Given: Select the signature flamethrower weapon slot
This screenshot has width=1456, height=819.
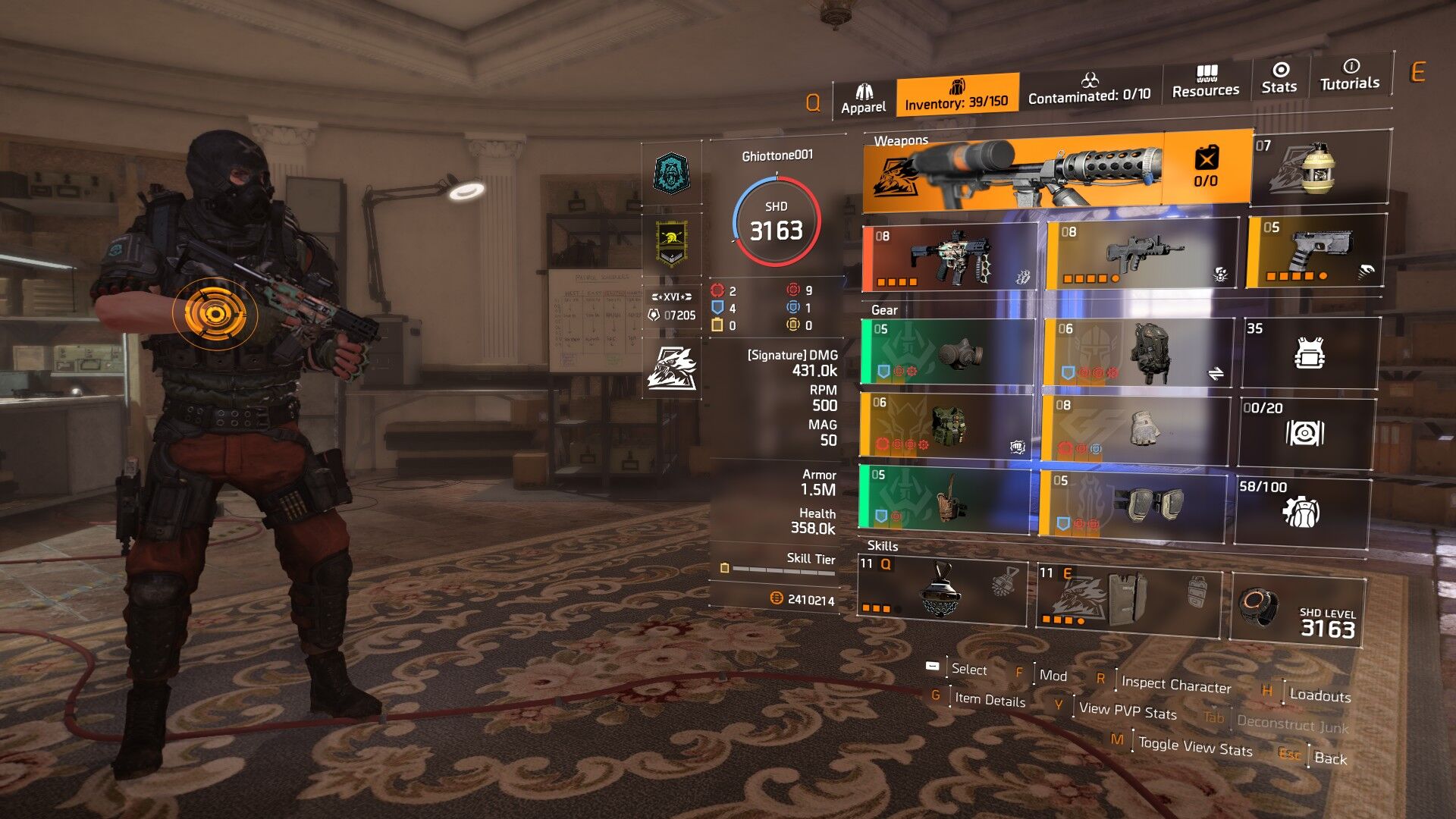Looking at the screenshot, I should pyautogui.click(x=1016, y=171).
